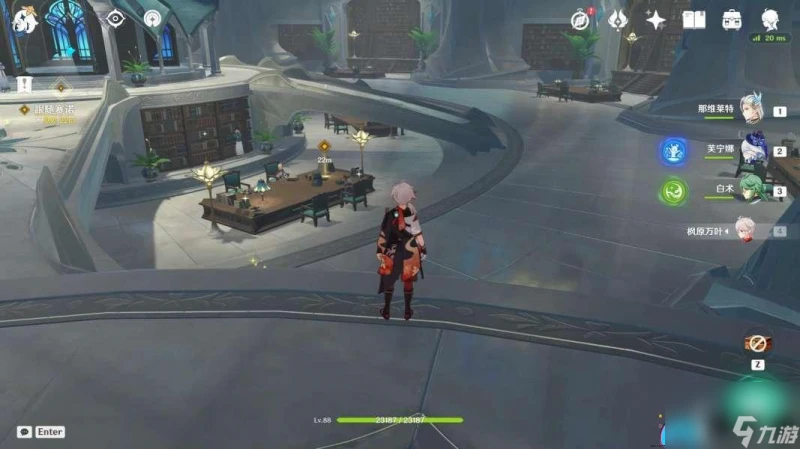Open the icon right of the eye
Viewport: 800px width, 449px height.
point(152,18)
